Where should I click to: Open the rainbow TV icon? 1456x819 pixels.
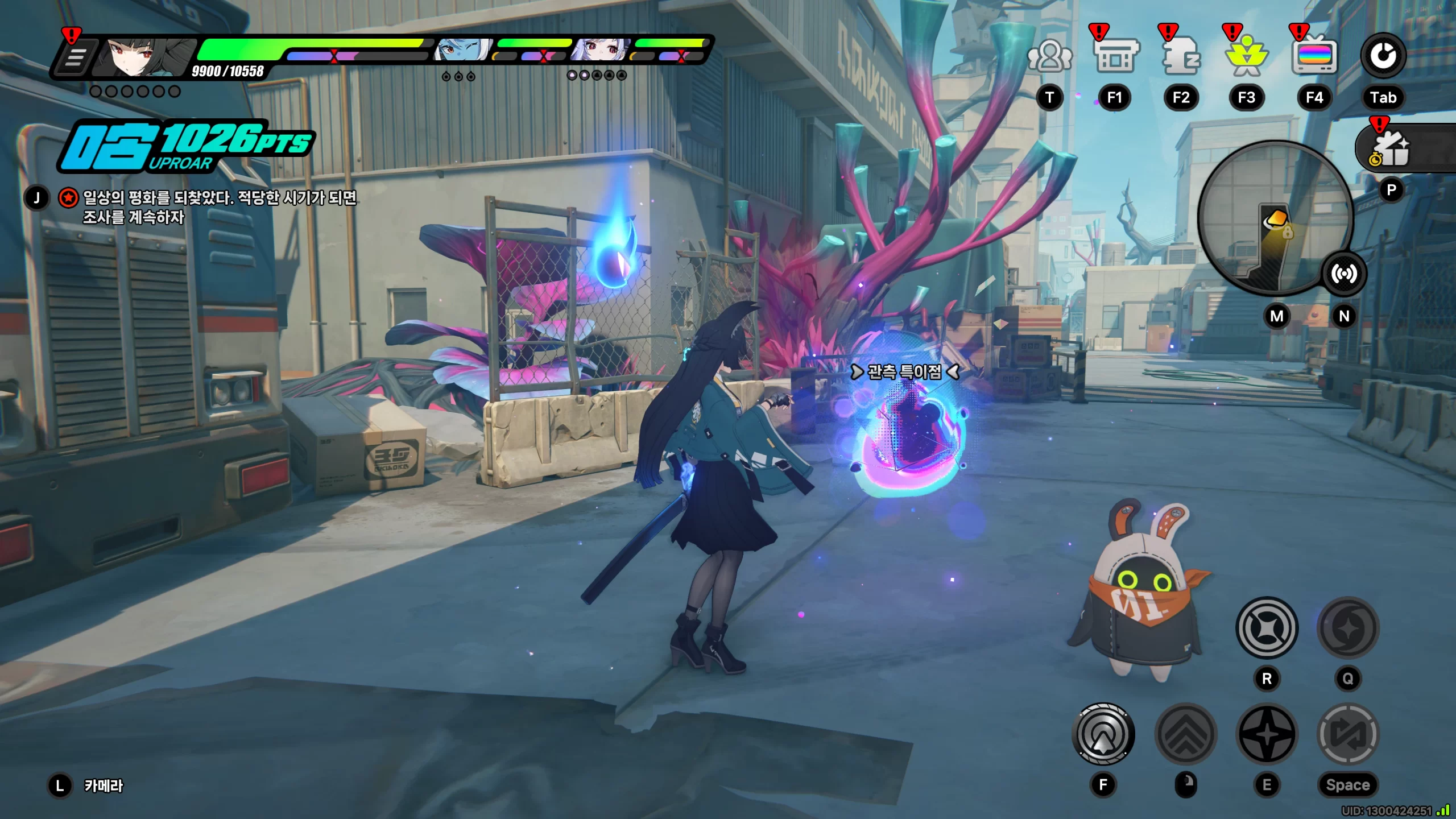pyautogui.click(x=1314, y=56)
